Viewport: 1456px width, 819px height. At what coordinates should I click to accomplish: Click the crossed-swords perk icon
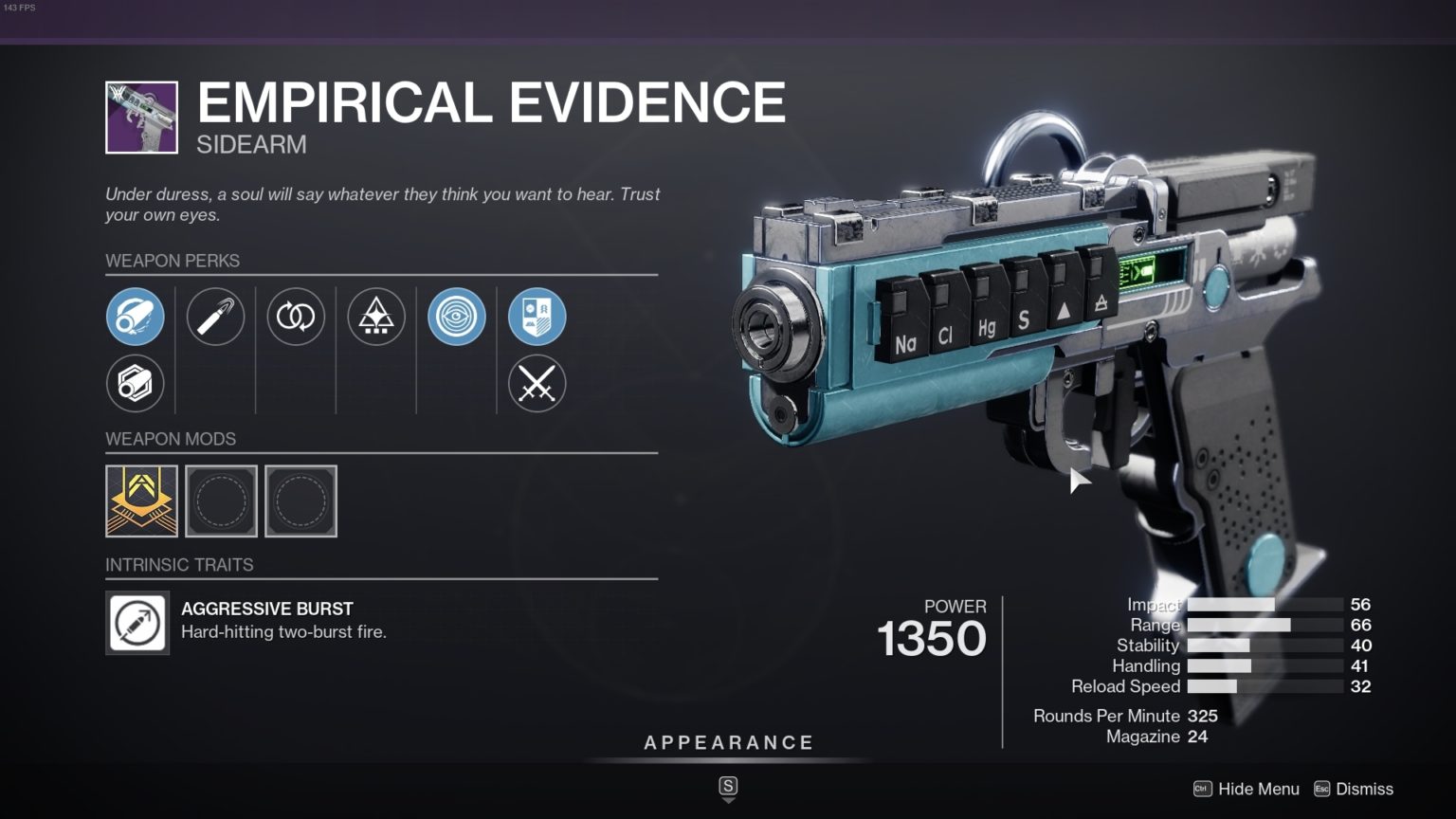pos(536,383)
